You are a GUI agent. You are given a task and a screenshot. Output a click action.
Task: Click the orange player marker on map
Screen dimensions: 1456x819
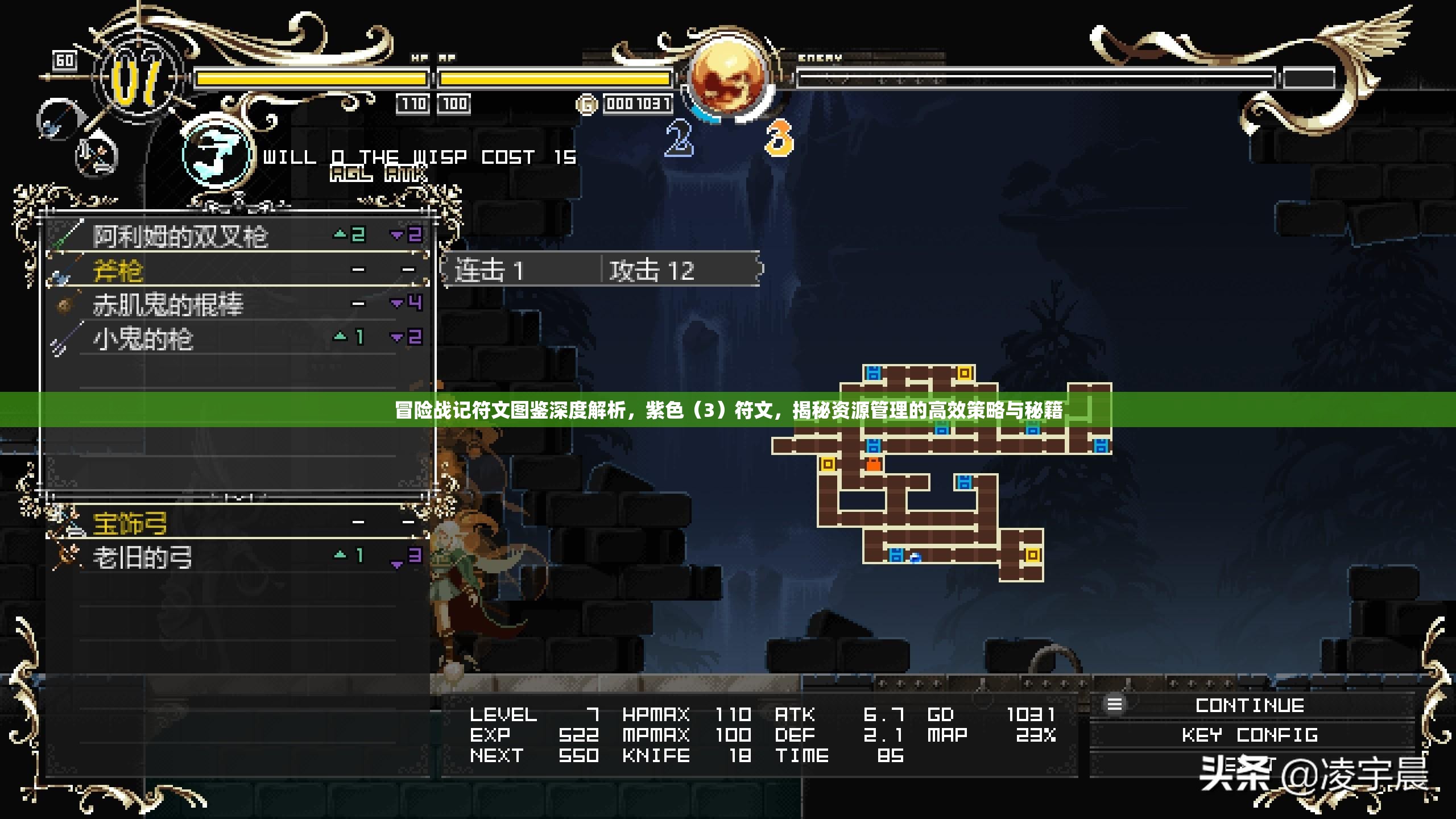tap(873, 465)
